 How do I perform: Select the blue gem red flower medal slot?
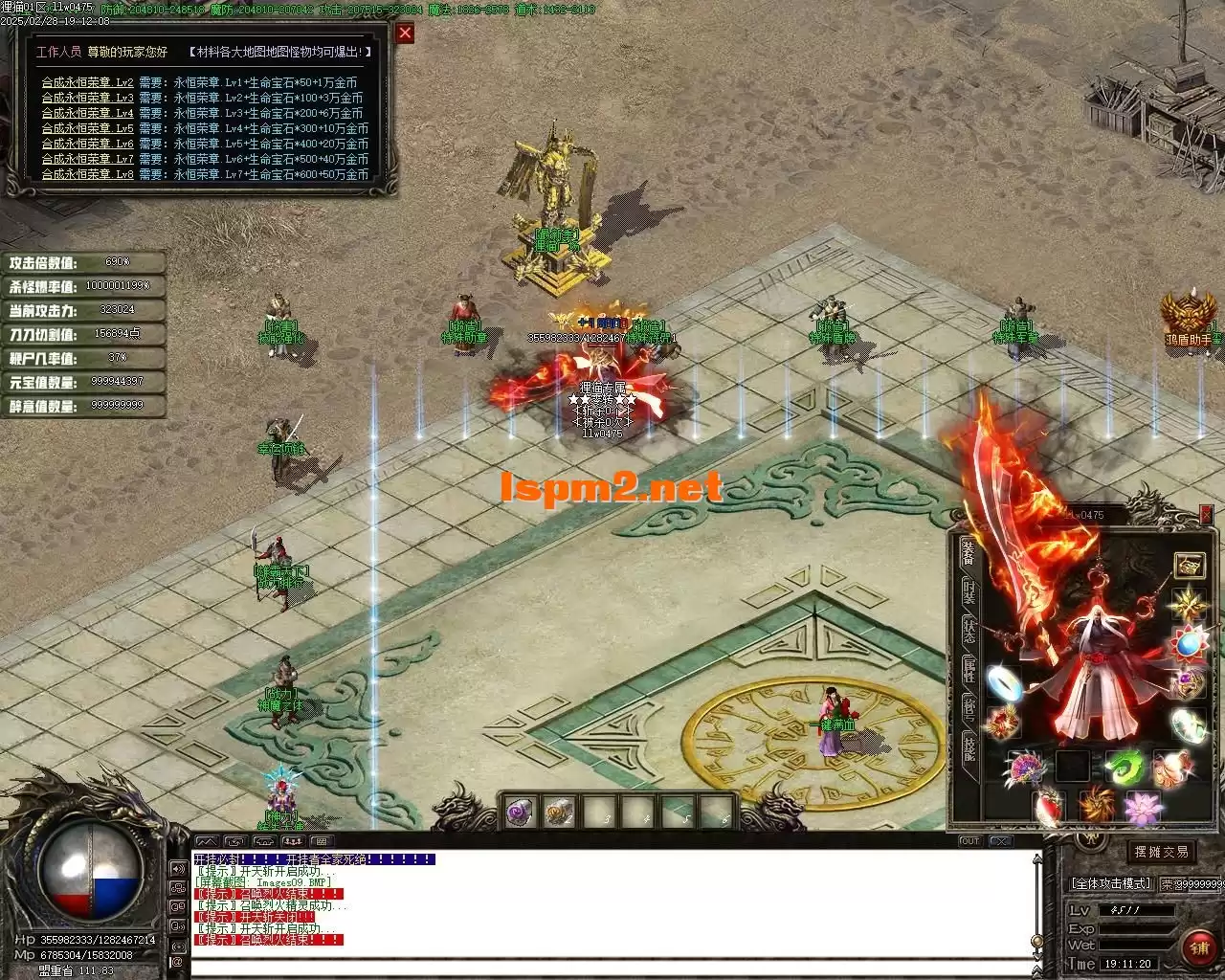point(1189,643)
